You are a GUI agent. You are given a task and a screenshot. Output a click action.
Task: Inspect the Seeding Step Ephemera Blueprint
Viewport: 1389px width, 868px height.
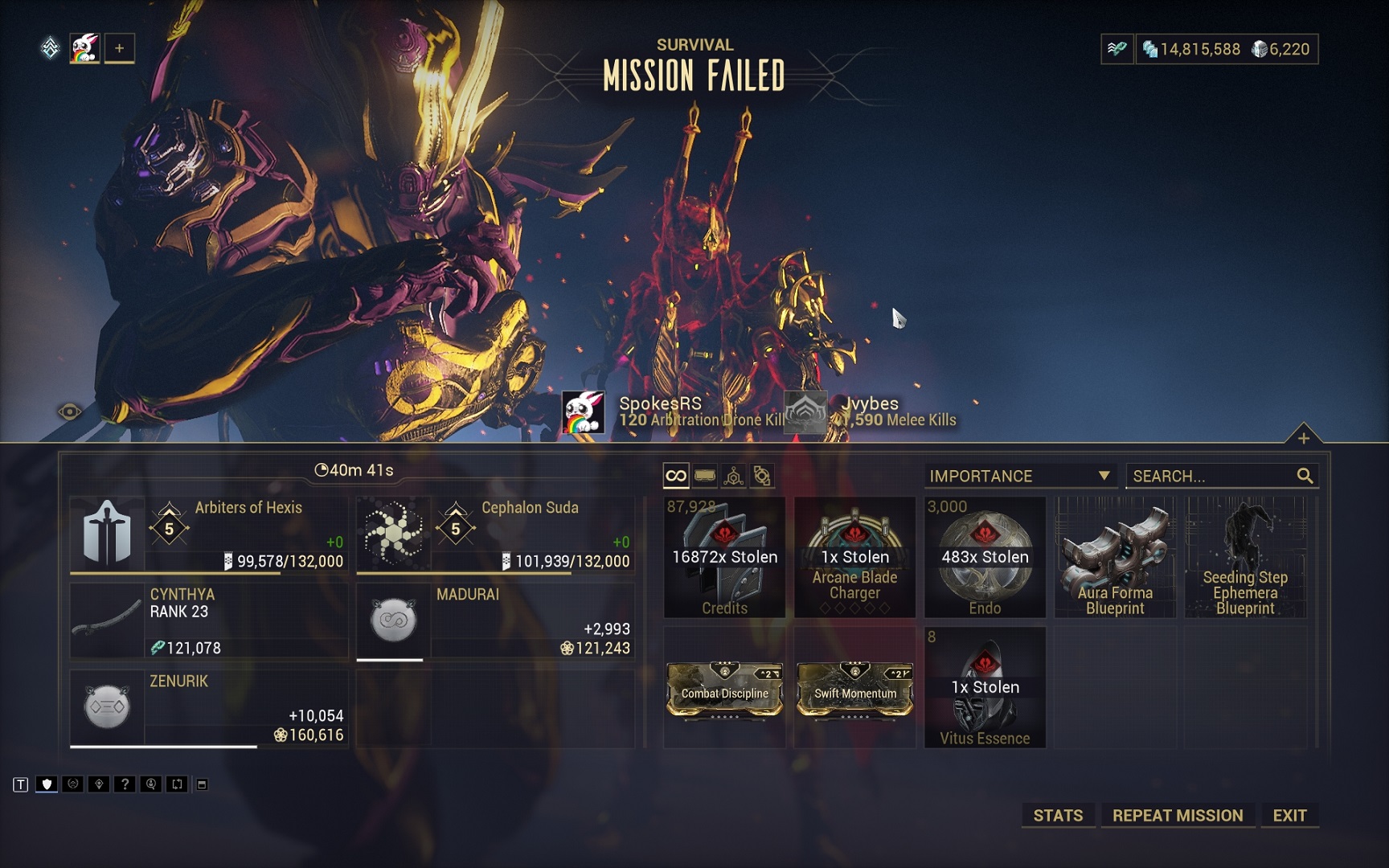(1245, 557)
